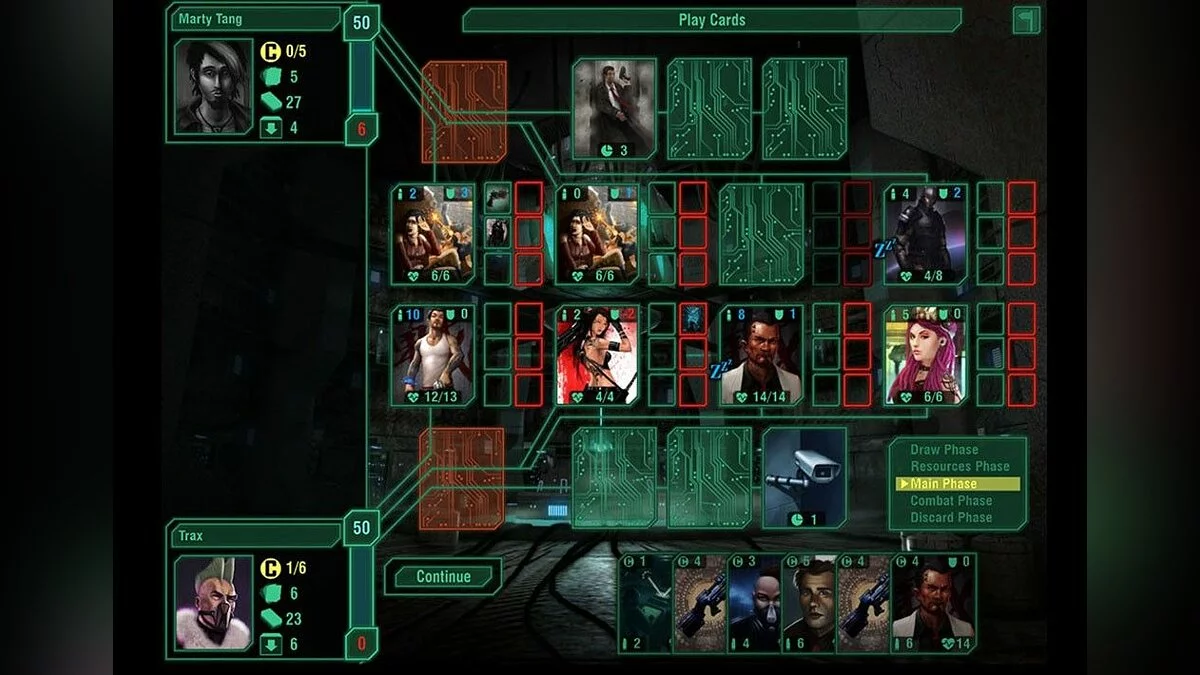1200x675 pixels.
Task: Choose the hand card costing 1 credit
Action: [645, 604]
